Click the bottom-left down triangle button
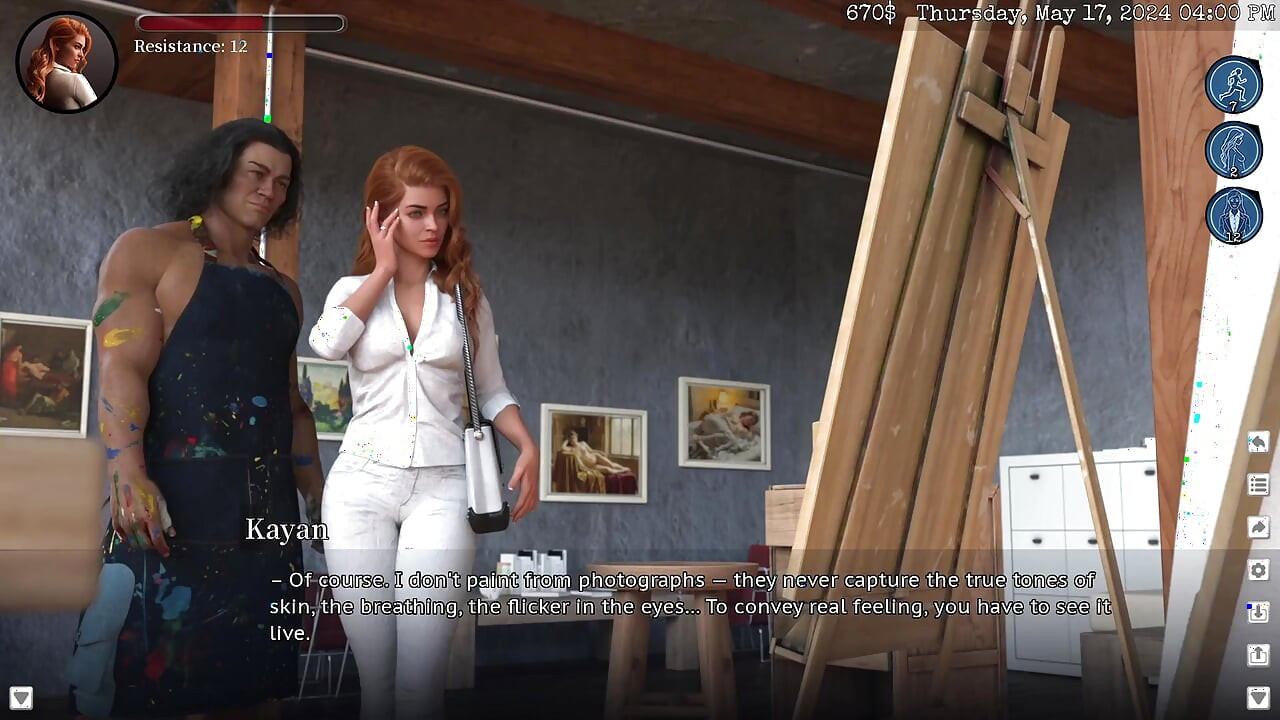Image resolution: width=1280 pixels, height=720 pixels. tap(20, 697)
